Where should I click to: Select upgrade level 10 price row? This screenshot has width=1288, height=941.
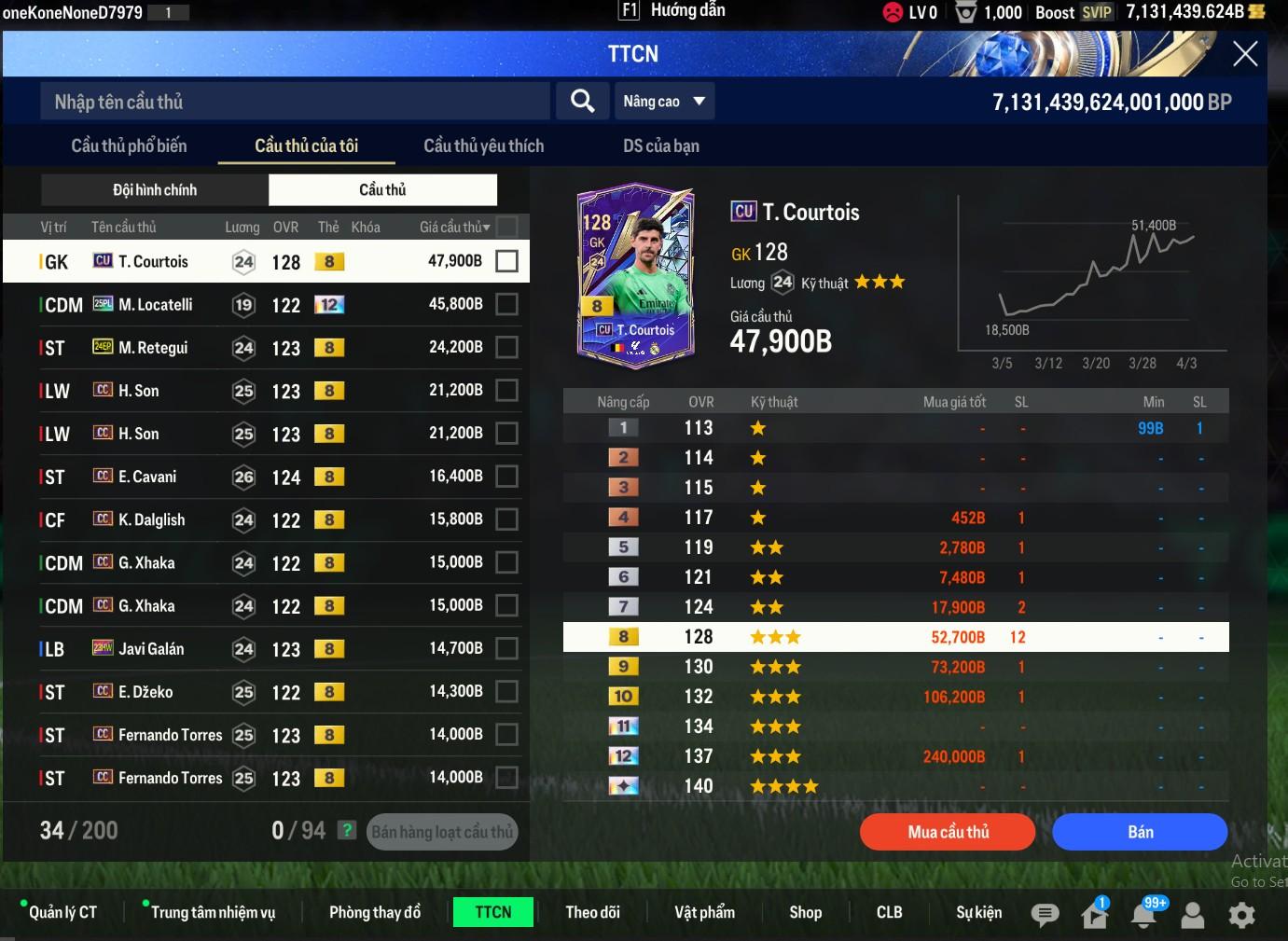(x=895, y=697)
